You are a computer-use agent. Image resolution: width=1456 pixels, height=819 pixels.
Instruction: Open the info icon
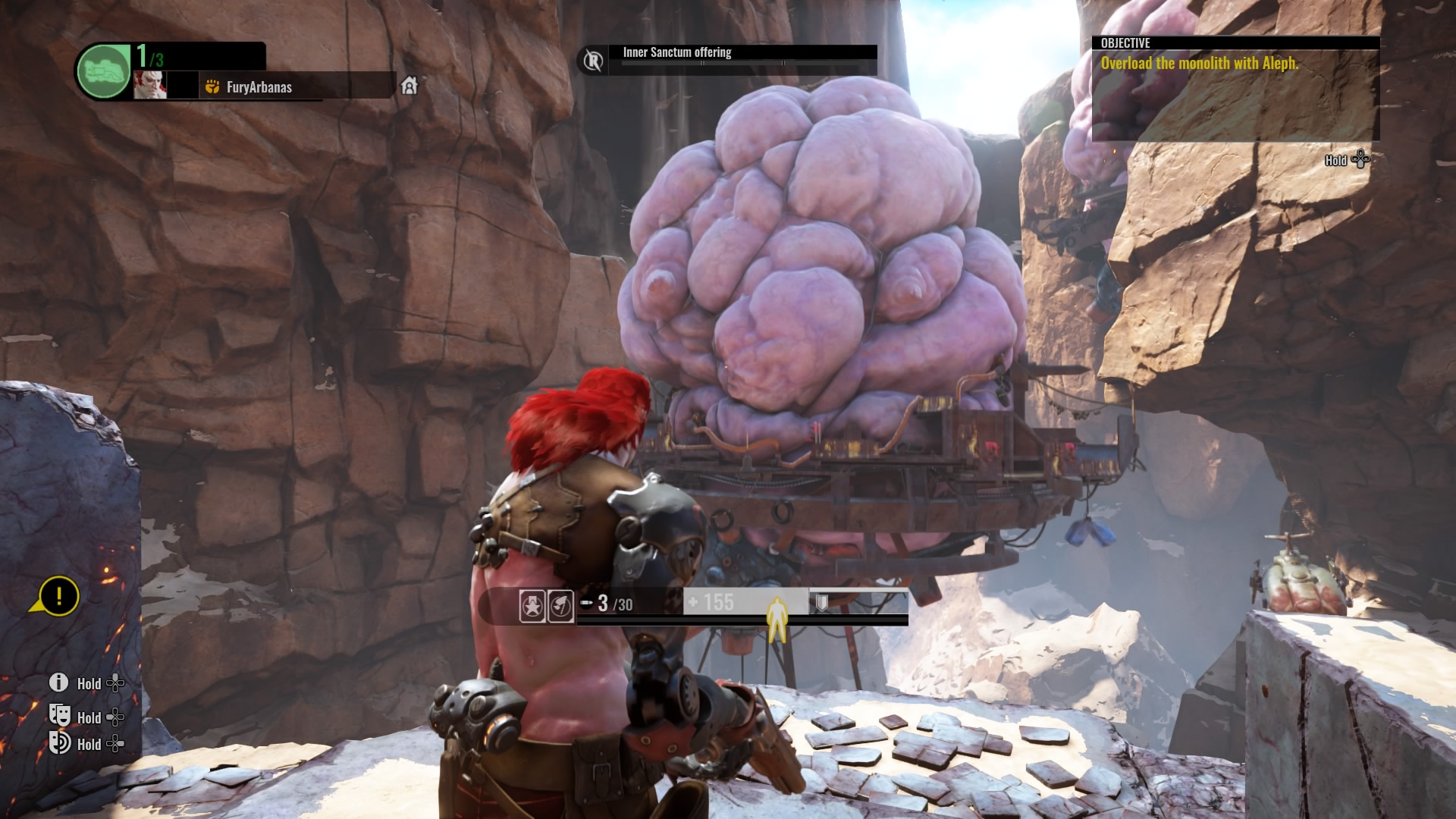point(58,682)
